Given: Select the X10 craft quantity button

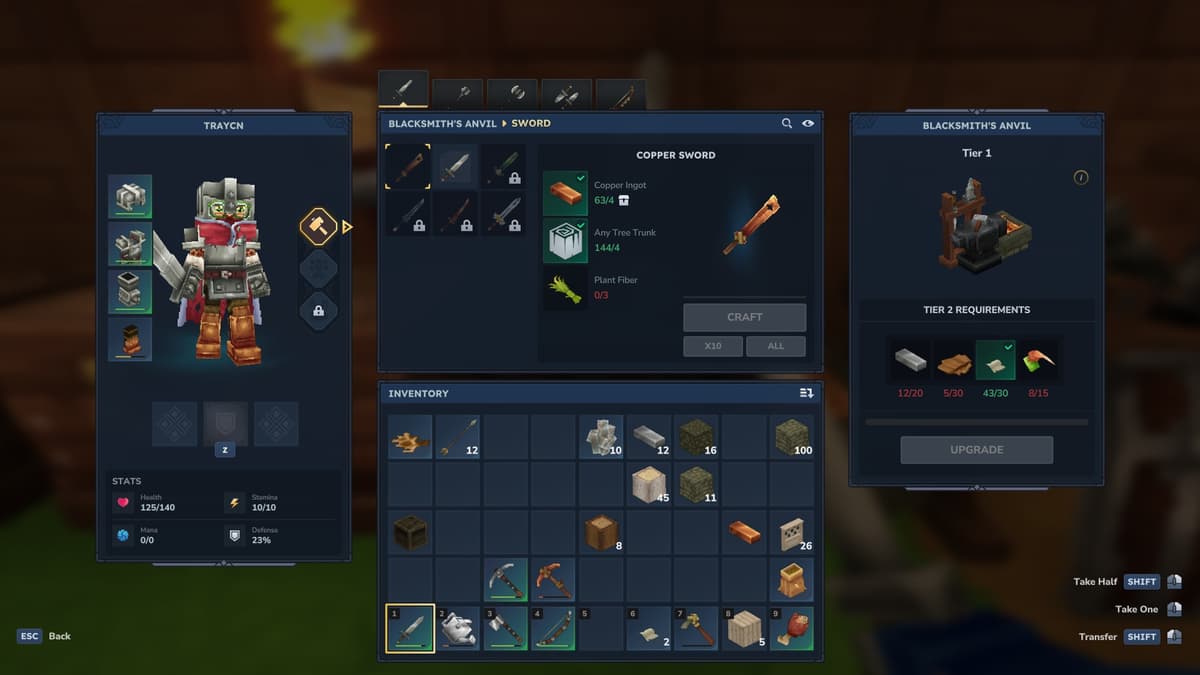Looking at the screenshot, I should (713, 346).
